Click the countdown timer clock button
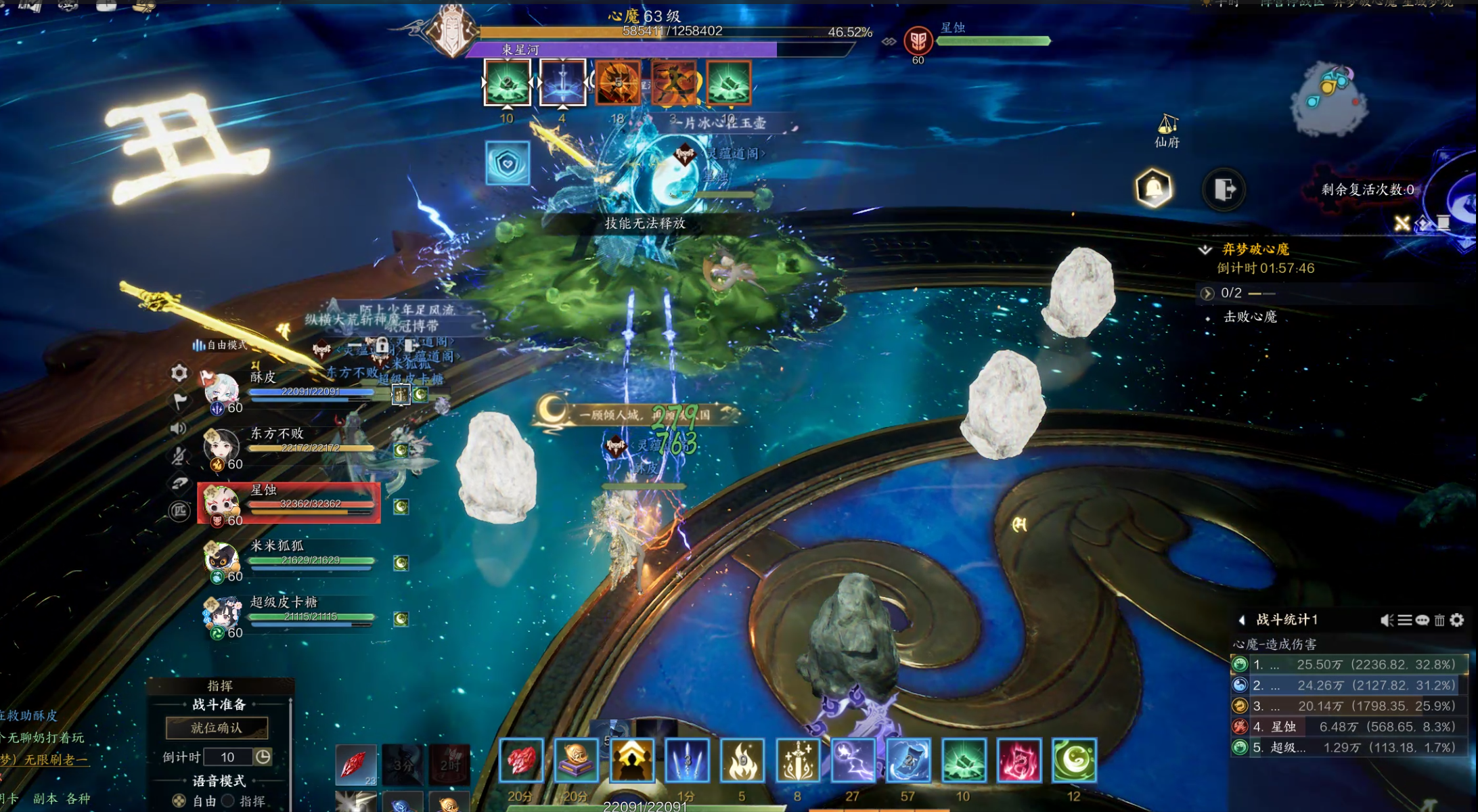This screenshot has height=812, width=1478. pos(263,757)
